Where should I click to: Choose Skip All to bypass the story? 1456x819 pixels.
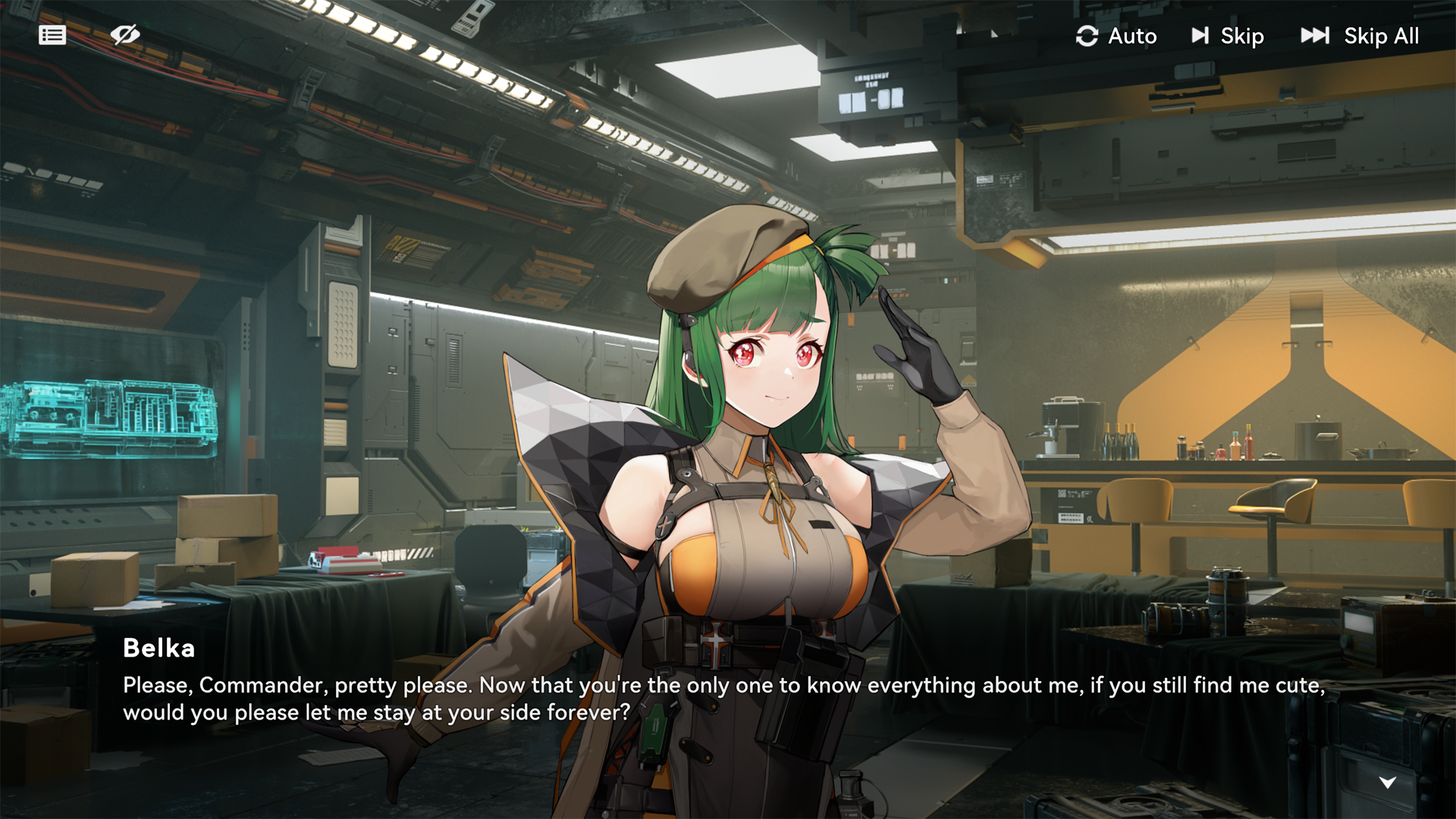1360,36
